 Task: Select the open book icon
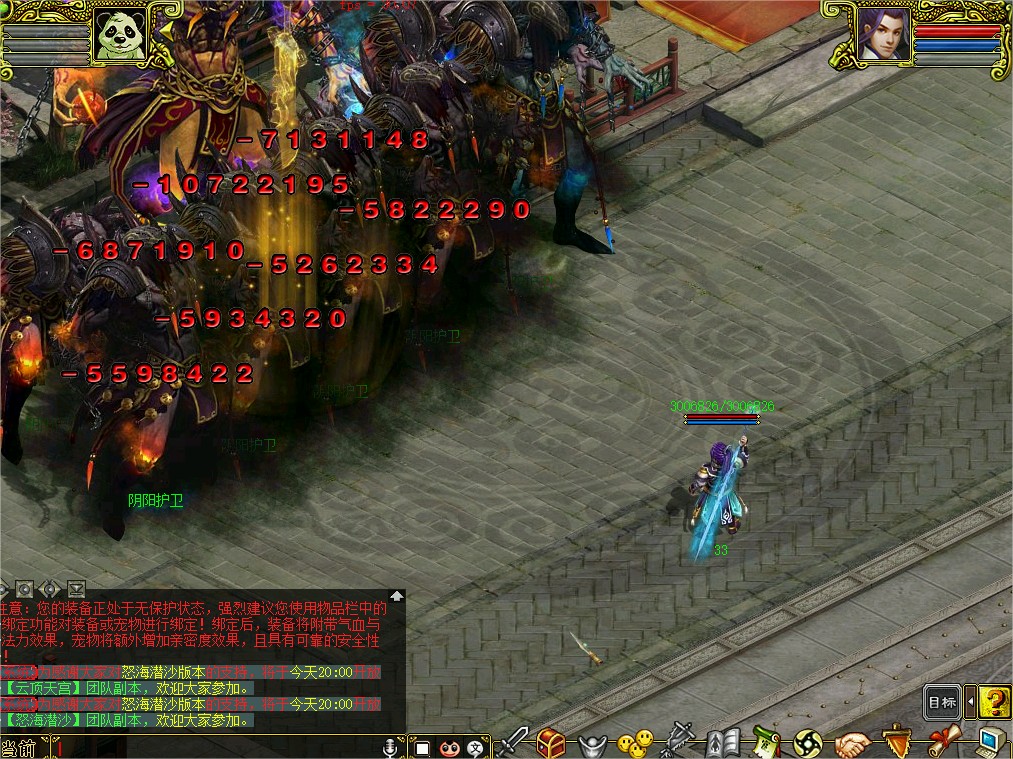[x=722, y=743]
